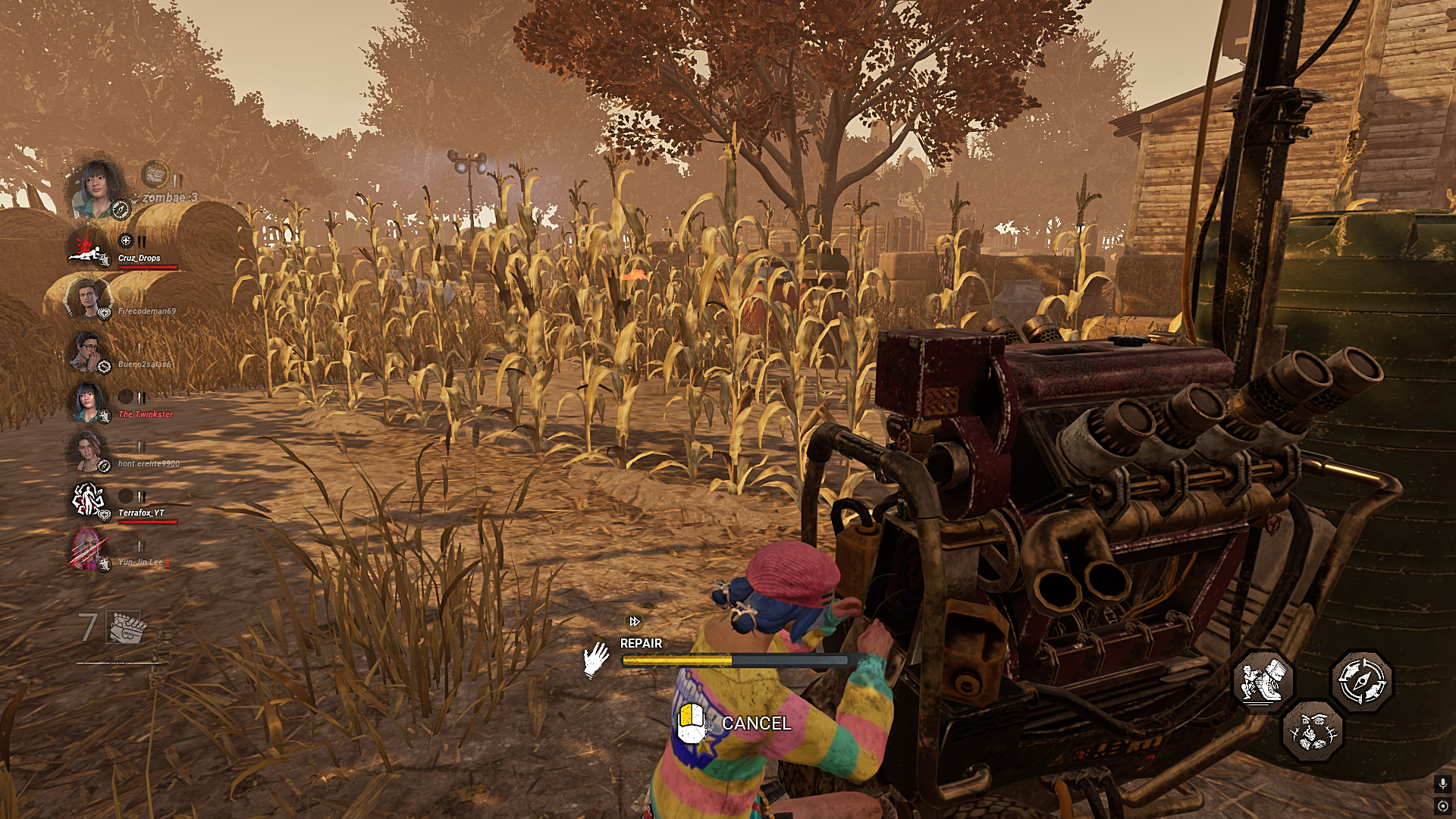Click the clock status icon next to Bueno2salas6
The width and height of the screenshot is (1456, 819).
click(105, 366)
